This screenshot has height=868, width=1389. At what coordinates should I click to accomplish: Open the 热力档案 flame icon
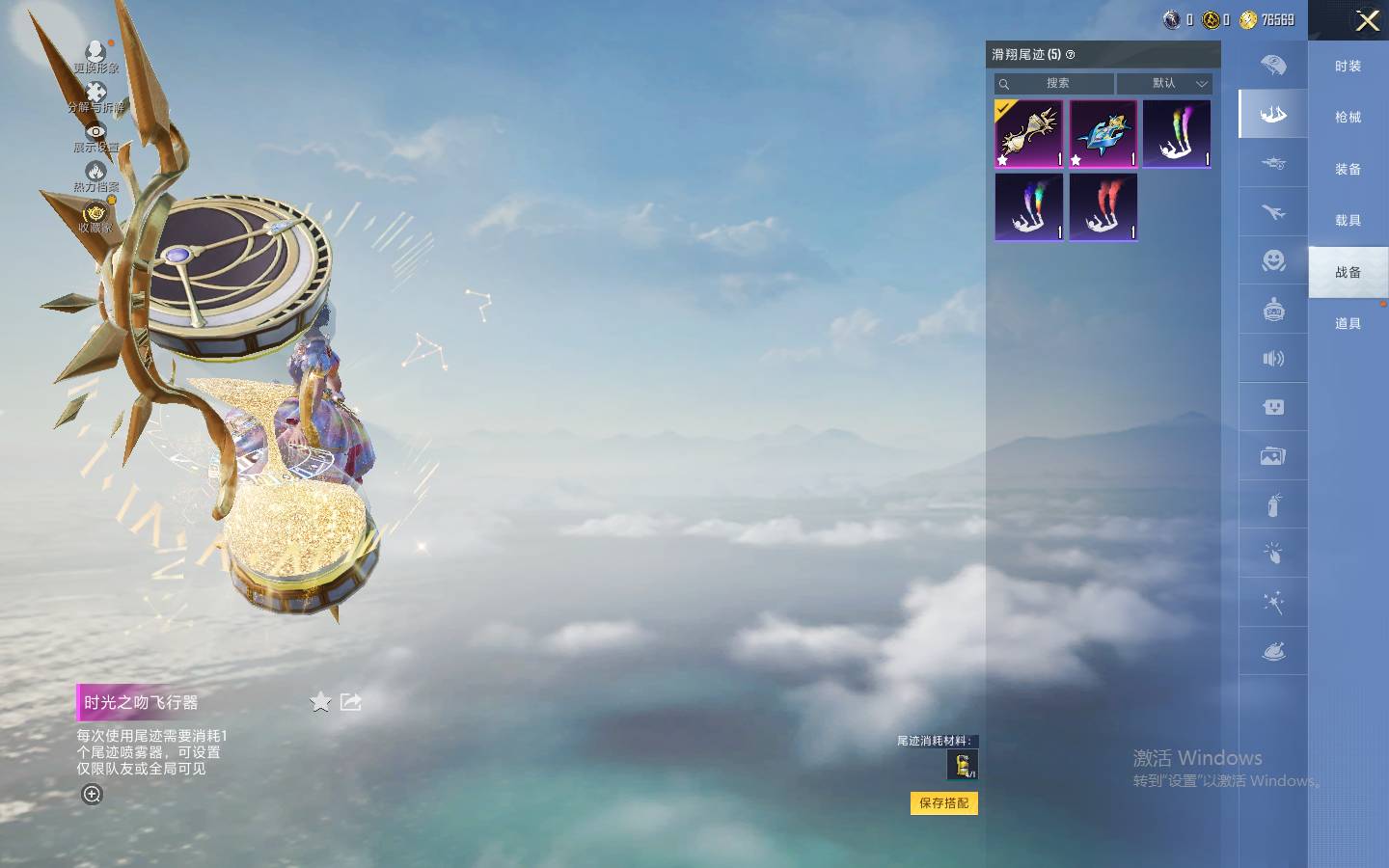pyautogui.click(x=95, y=176)
